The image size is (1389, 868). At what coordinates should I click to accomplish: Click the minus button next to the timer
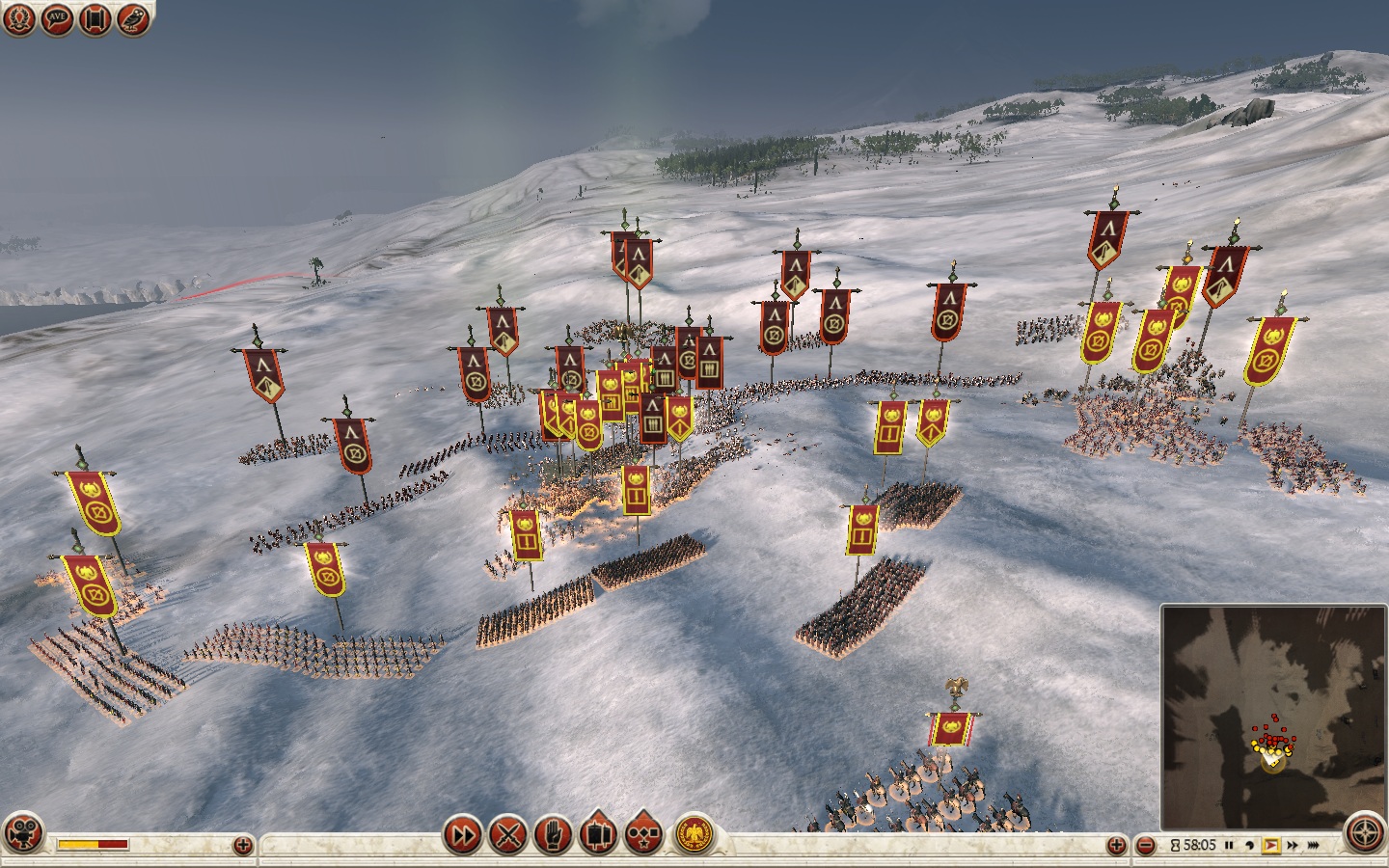click(1145, 846)
